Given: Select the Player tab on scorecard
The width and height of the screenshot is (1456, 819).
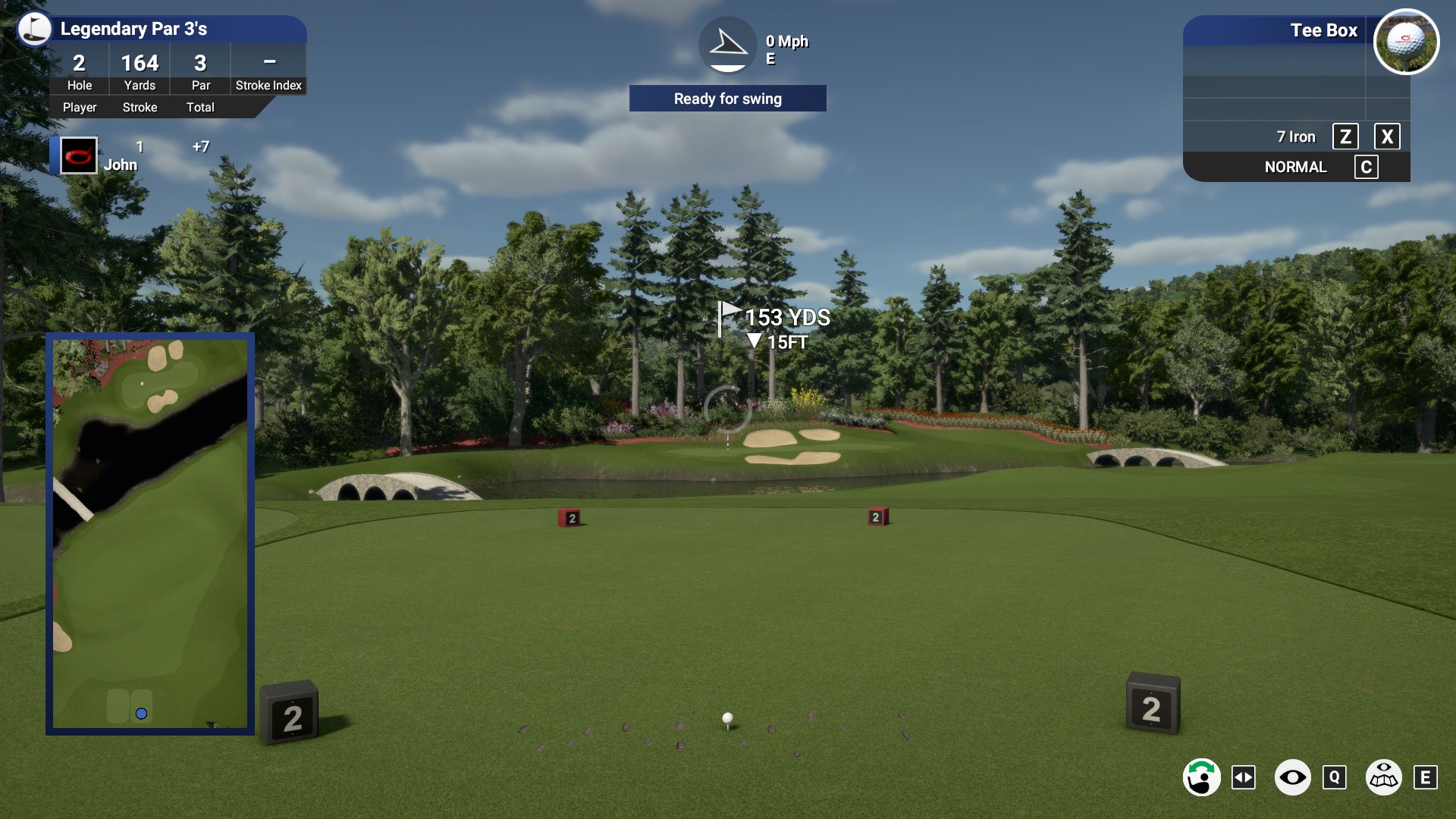Looking at the screenshot, I should 79,107.
